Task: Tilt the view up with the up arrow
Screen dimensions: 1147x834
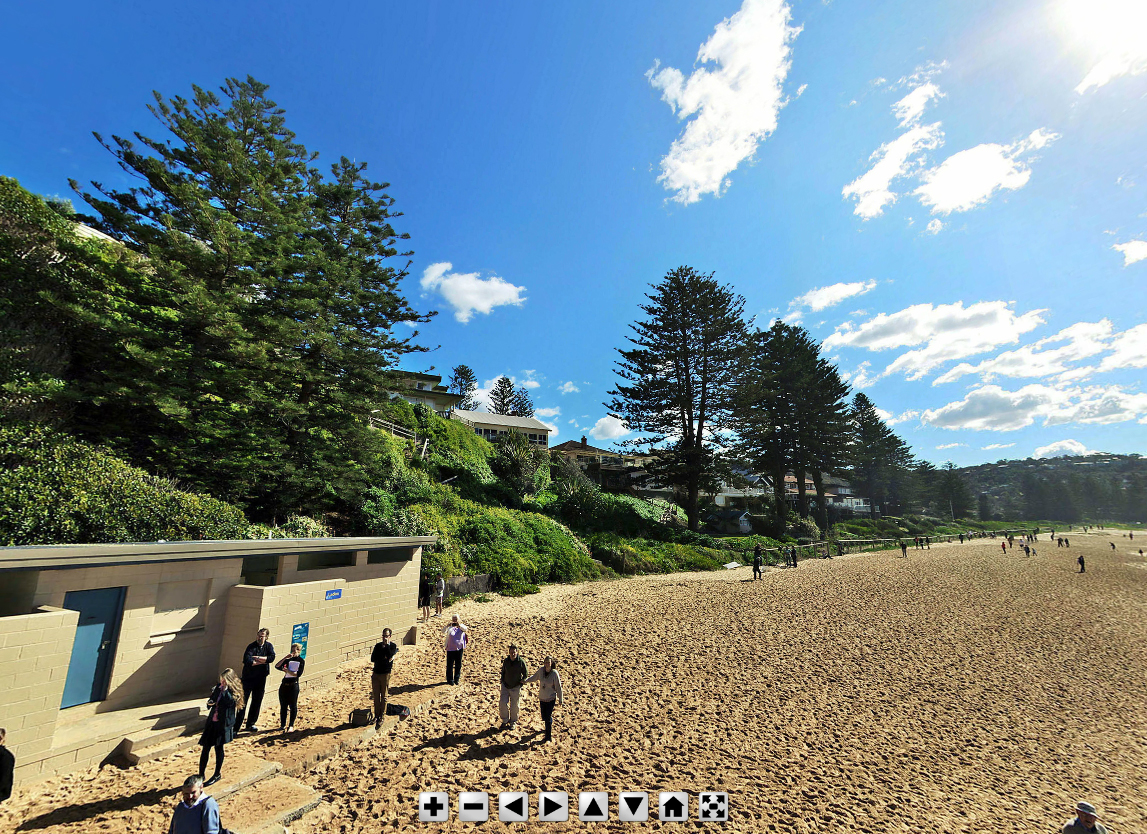Action: click(x=593, y=806)
